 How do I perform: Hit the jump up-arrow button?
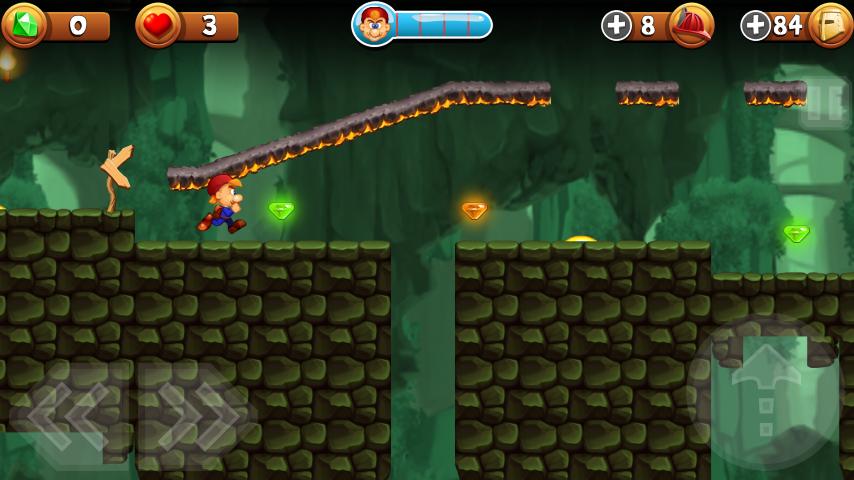click(765, 392)
